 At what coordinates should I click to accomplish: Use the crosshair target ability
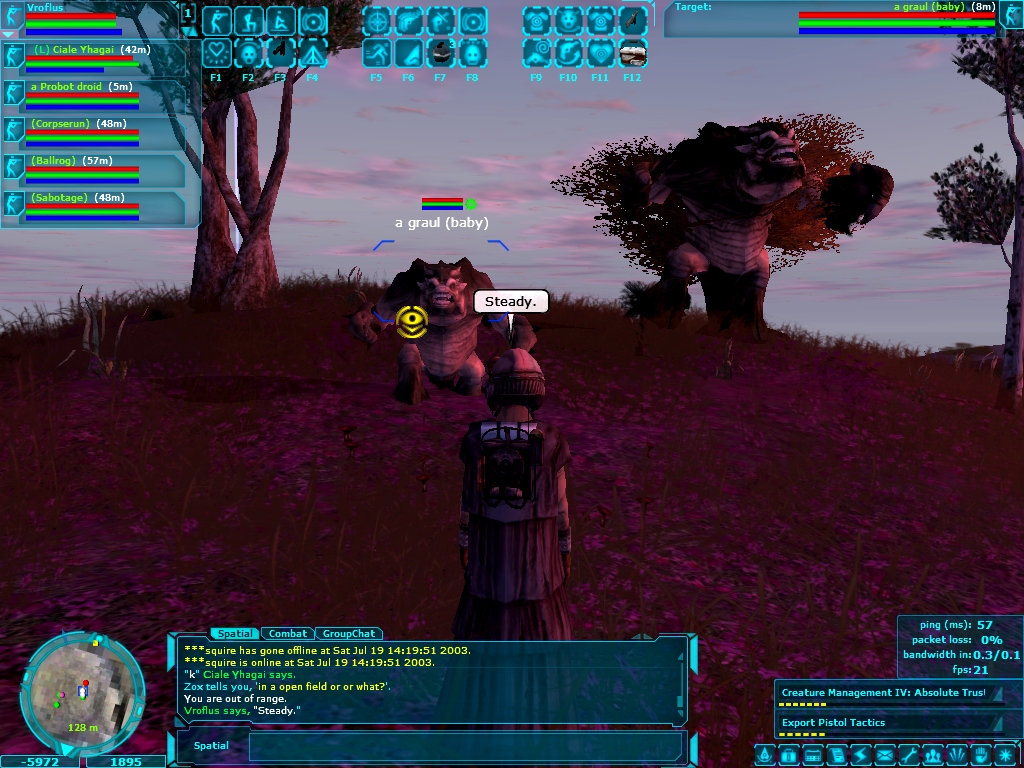pyautogui.click(x=377, y=21)
